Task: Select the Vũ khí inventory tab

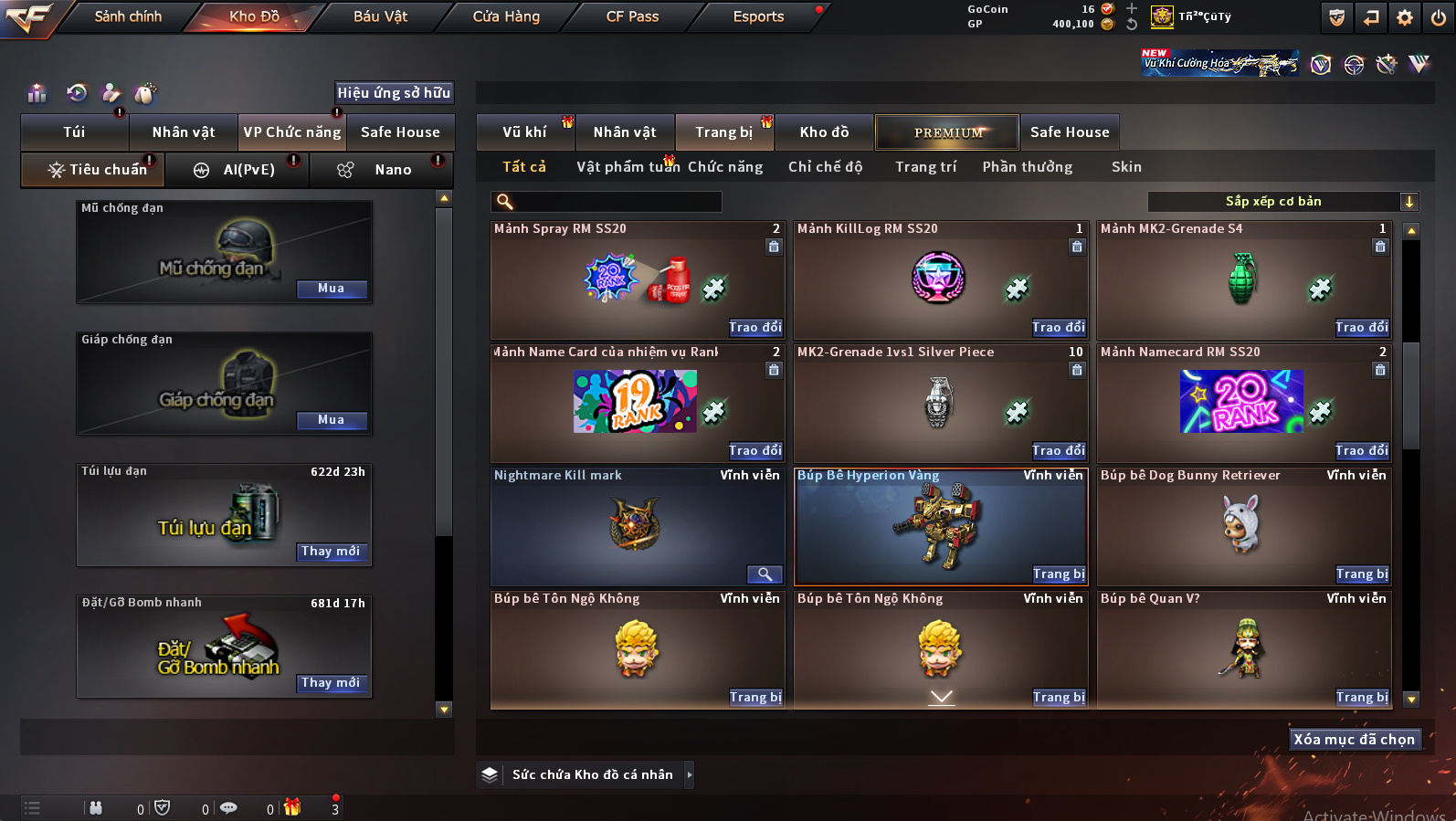Action: tap(524, 132)
